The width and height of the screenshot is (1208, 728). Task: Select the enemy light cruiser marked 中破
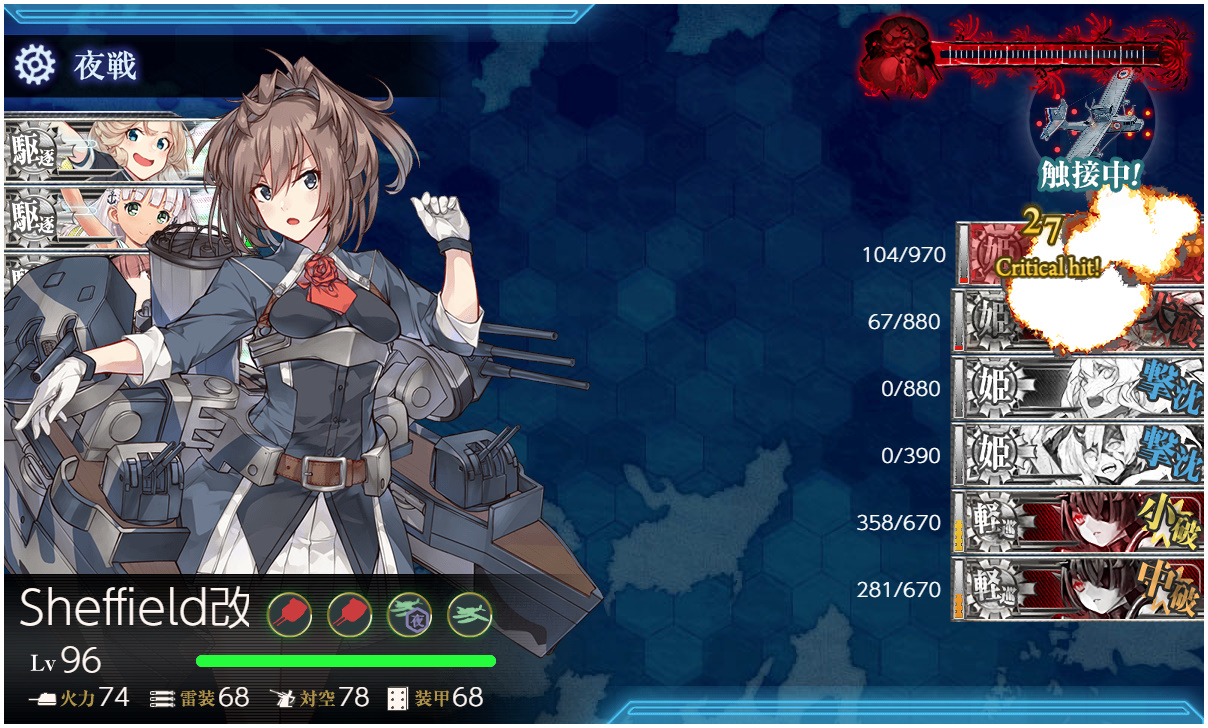[1076, 590]
